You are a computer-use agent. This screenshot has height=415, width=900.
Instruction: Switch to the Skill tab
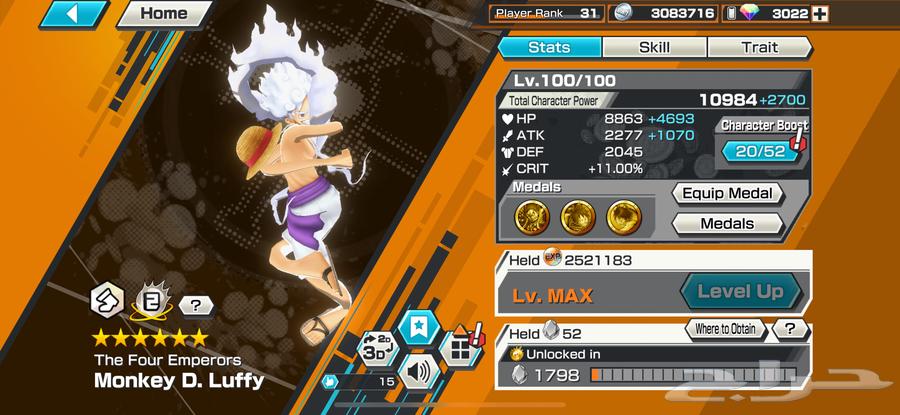654,47
